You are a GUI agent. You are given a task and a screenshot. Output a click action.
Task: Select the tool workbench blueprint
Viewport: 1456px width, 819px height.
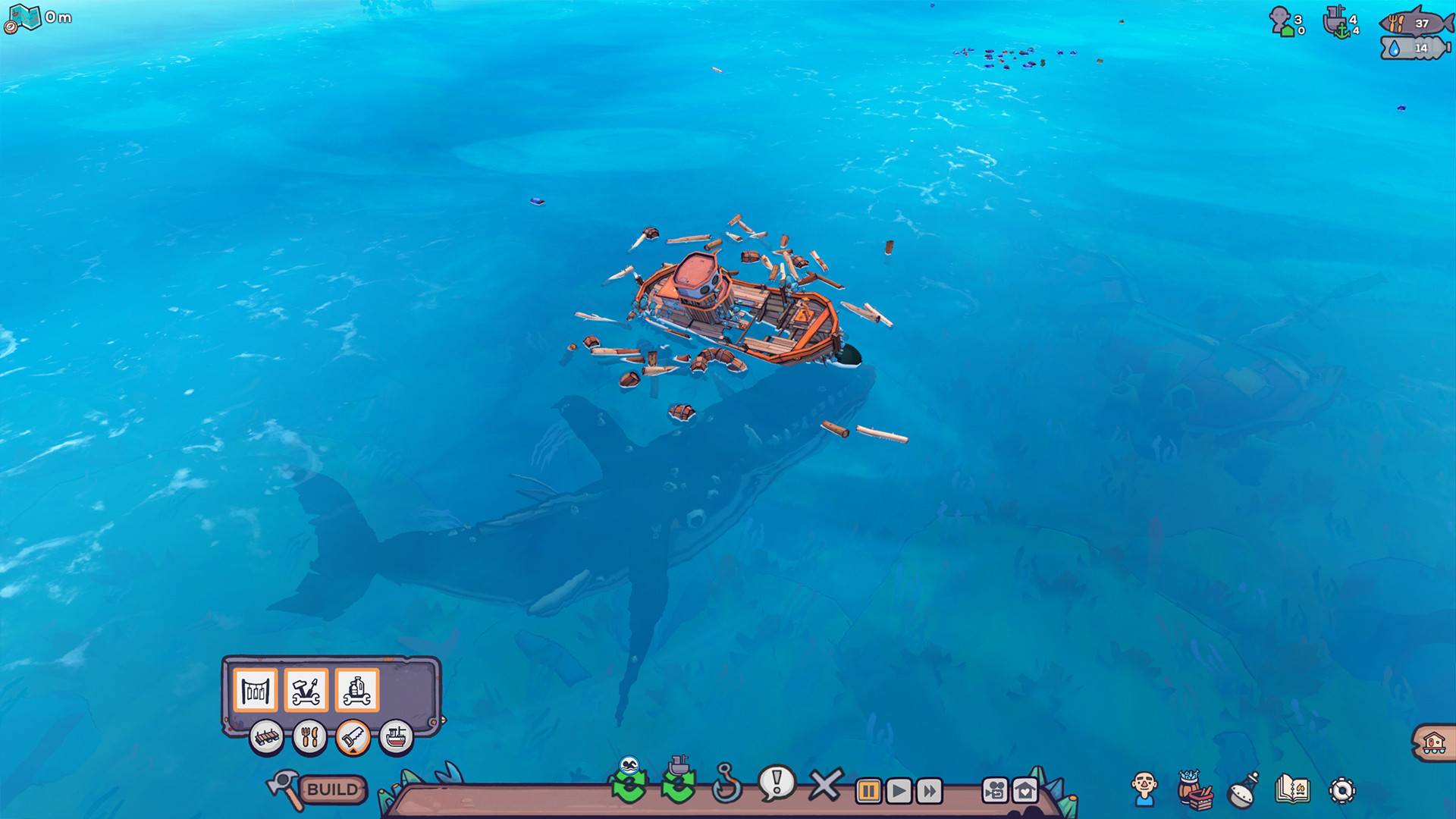tap(306, 689)
